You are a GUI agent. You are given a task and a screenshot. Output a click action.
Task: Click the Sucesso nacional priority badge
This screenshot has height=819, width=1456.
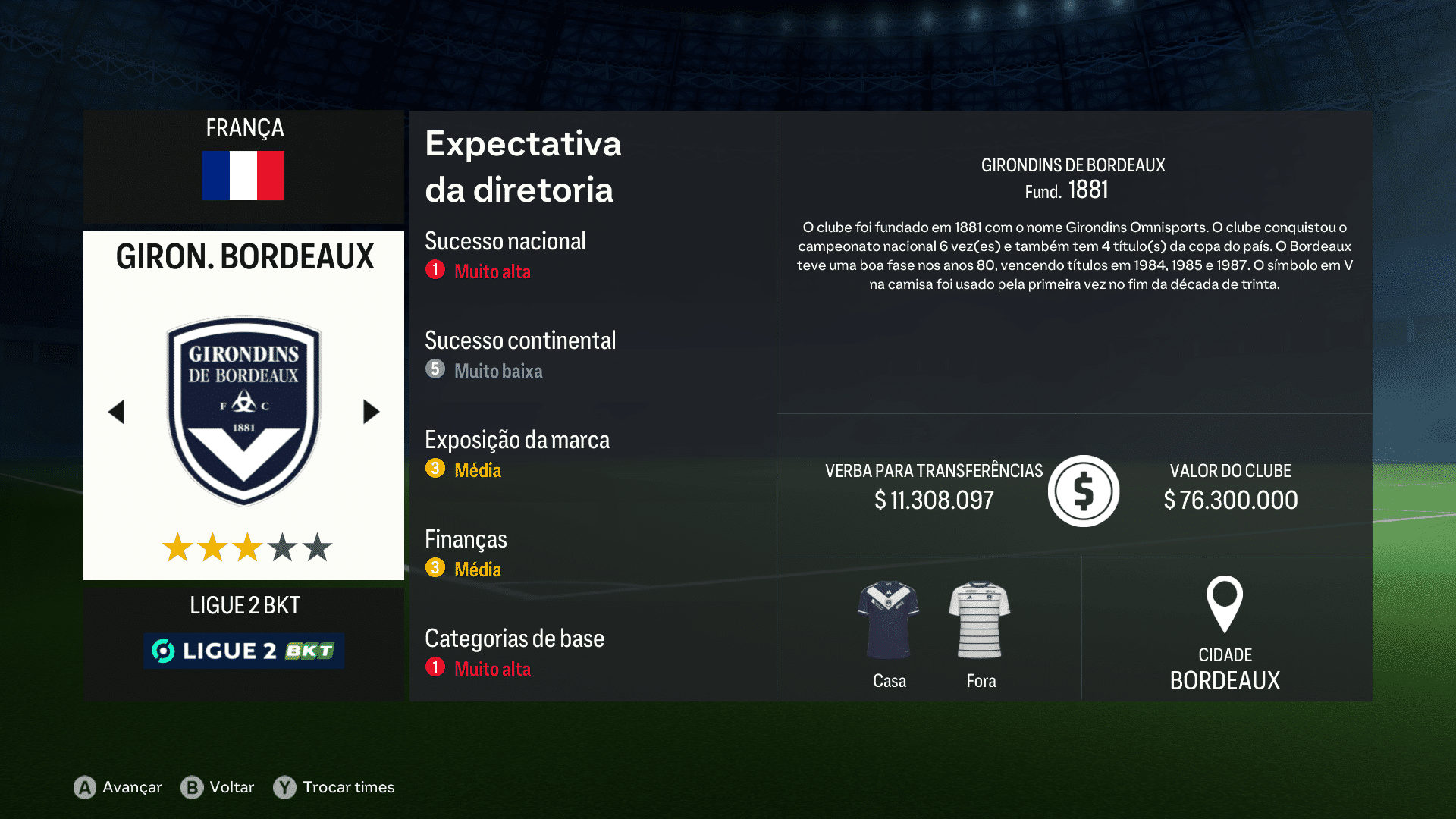click(435, 269)
